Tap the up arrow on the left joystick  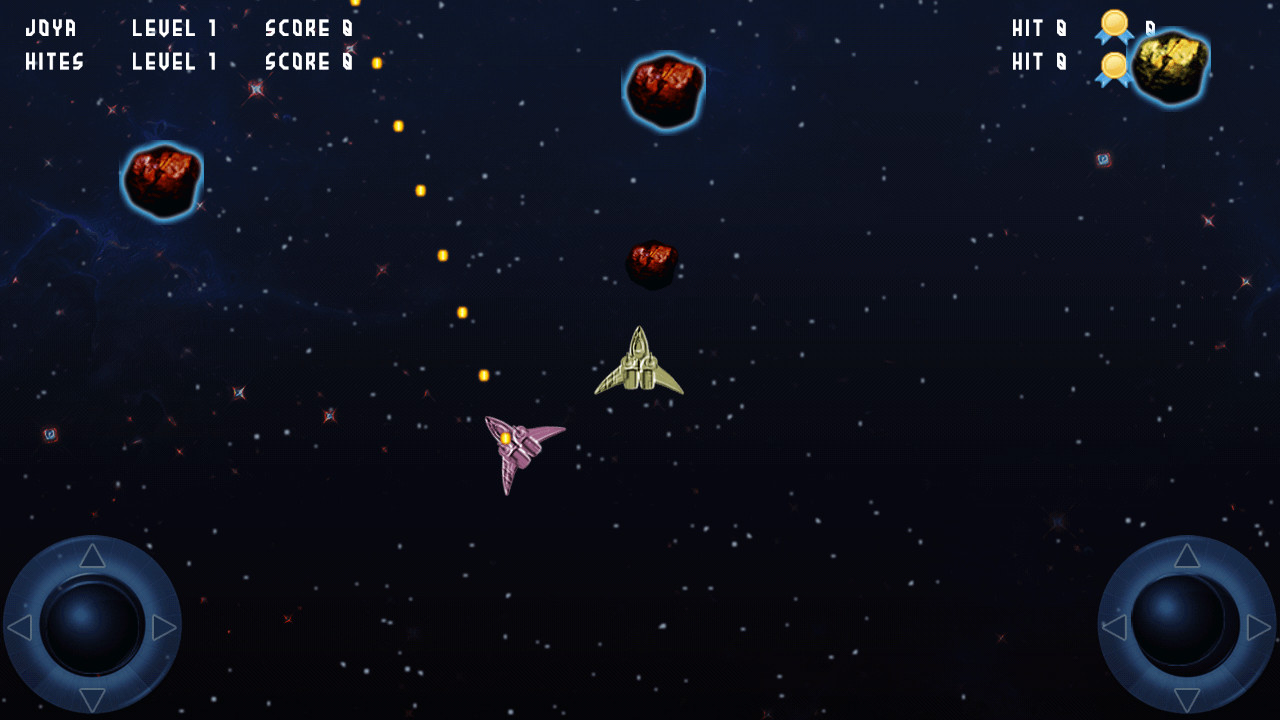92,556
